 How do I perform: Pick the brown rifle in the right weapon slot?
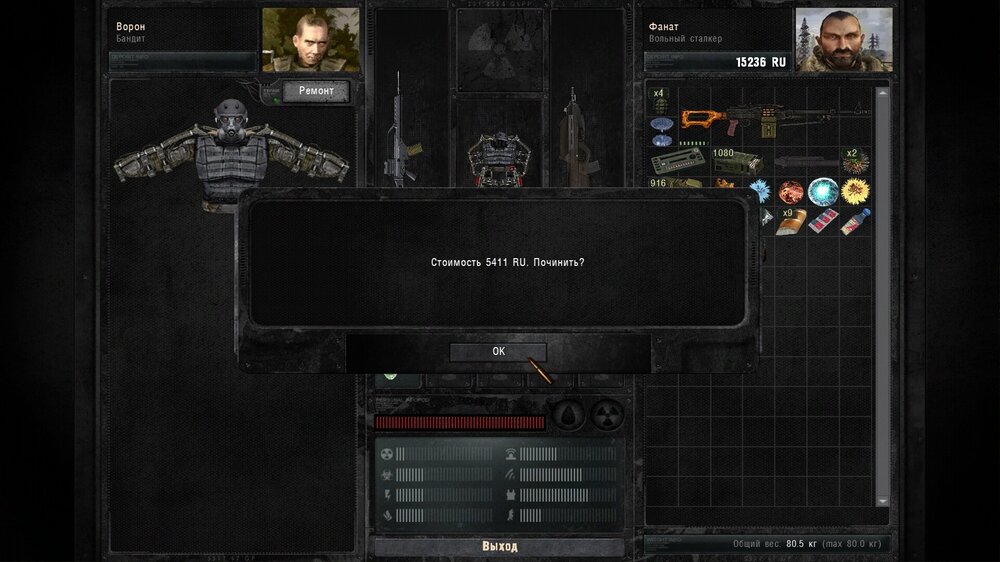click(x=574, y=135)
